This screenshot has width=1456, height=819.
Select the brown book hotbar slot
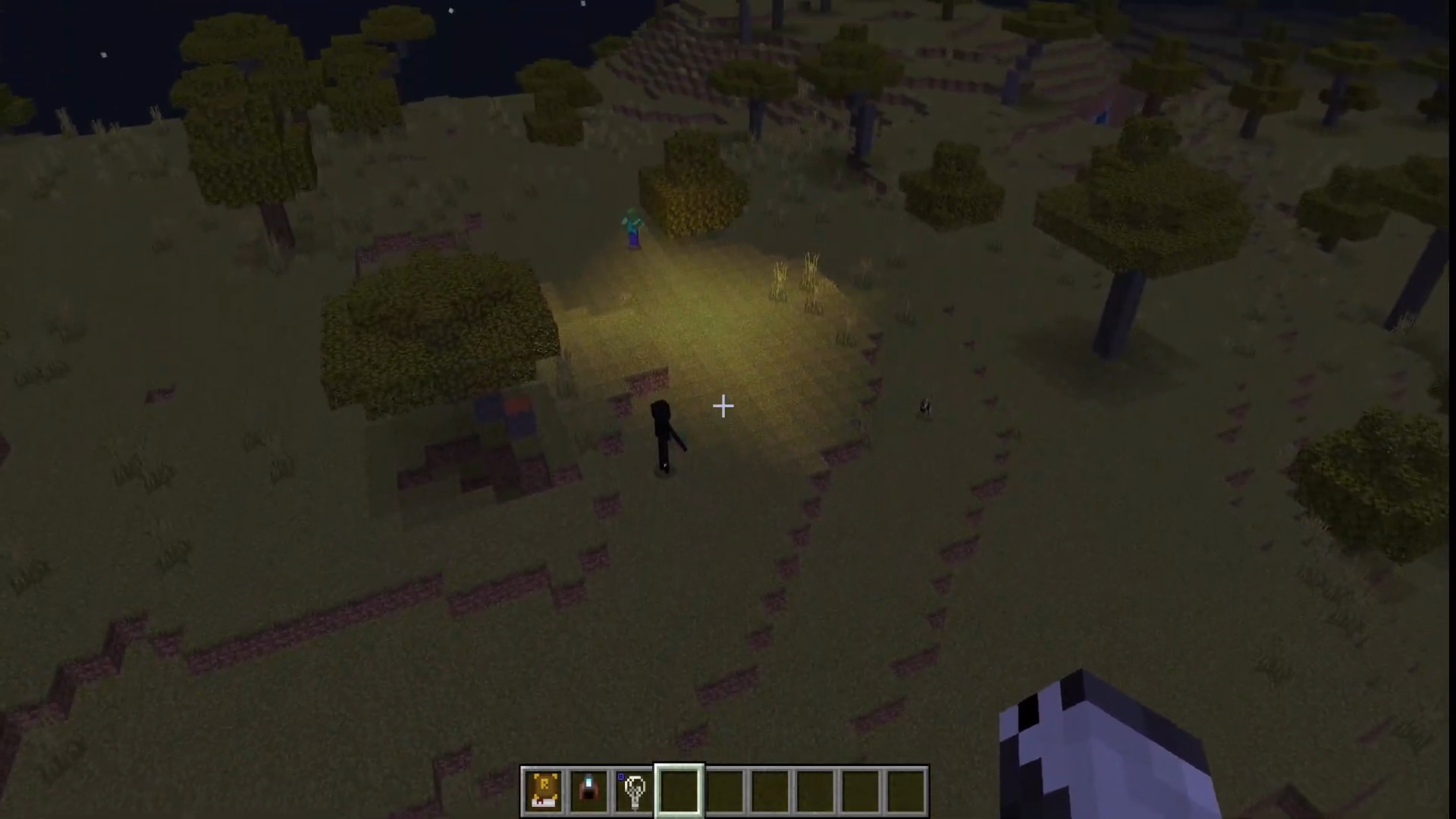pos(544,791)
